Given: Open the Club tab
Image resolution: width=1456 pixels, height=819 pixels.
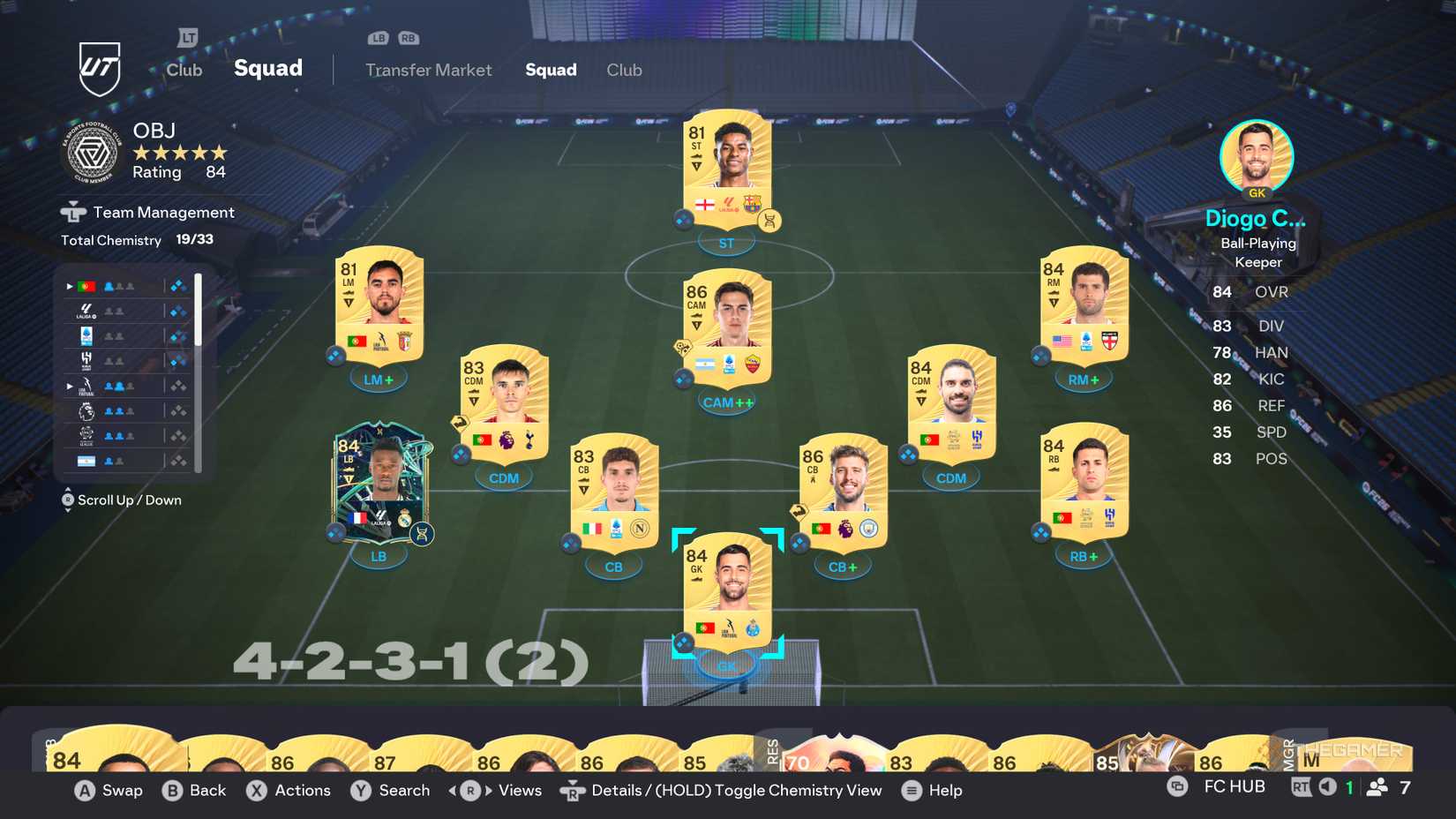Looking at the screenshot, I should [624, 70].
